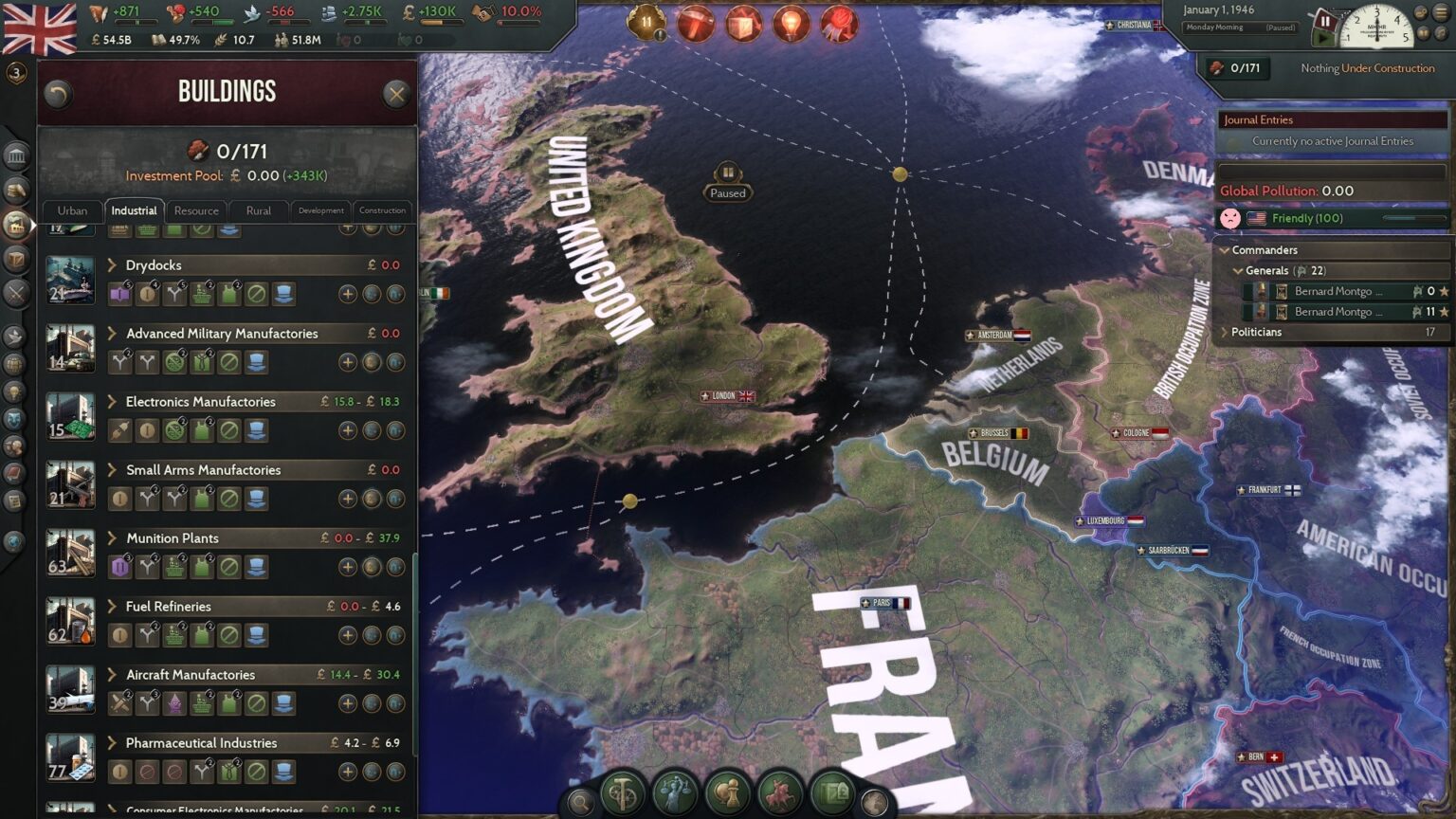
Task: Open the Construction tab in the Buildings panel
Action: 383,210
